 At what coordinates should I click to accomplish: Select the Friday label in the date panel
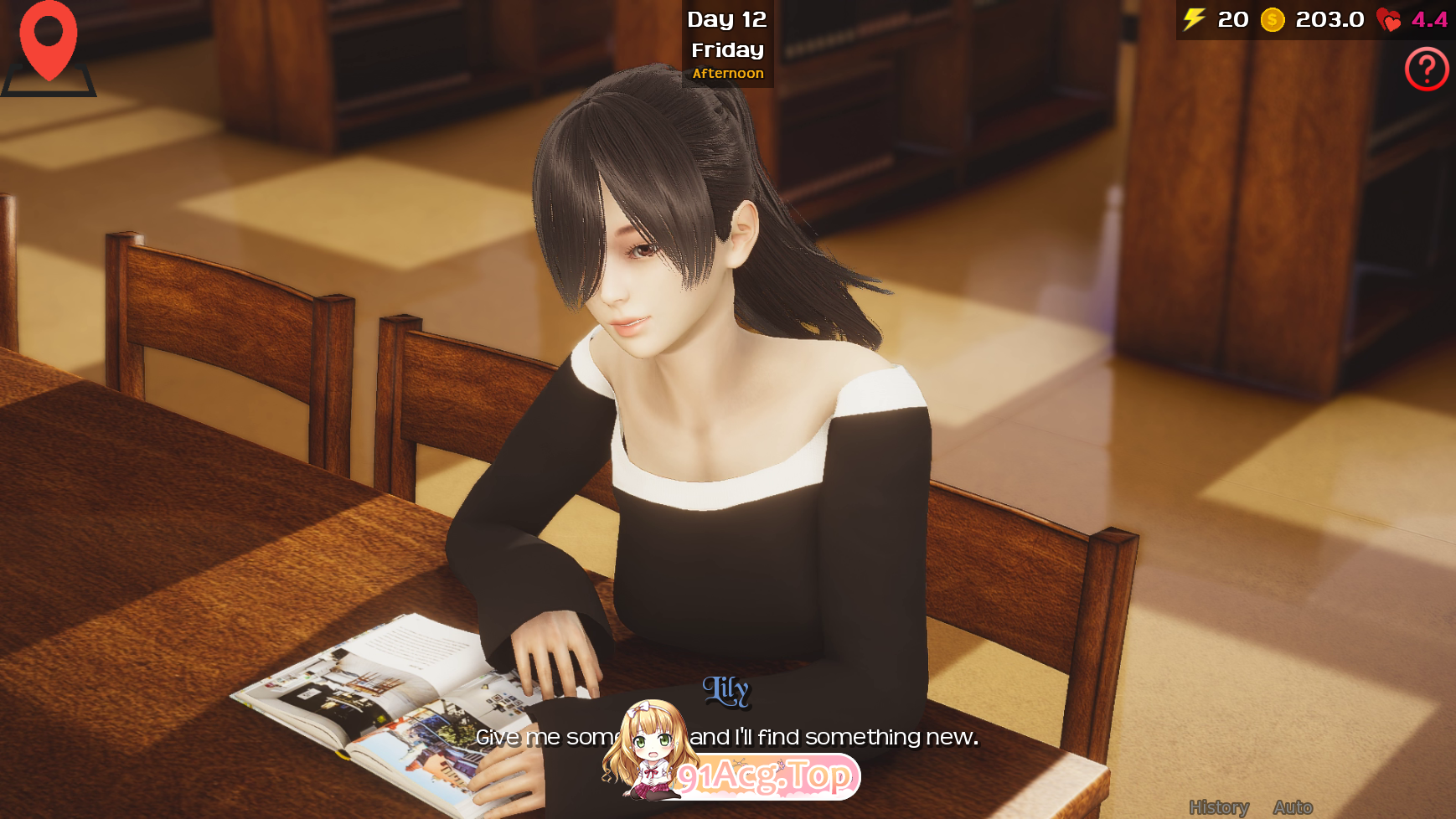[726, 49]
